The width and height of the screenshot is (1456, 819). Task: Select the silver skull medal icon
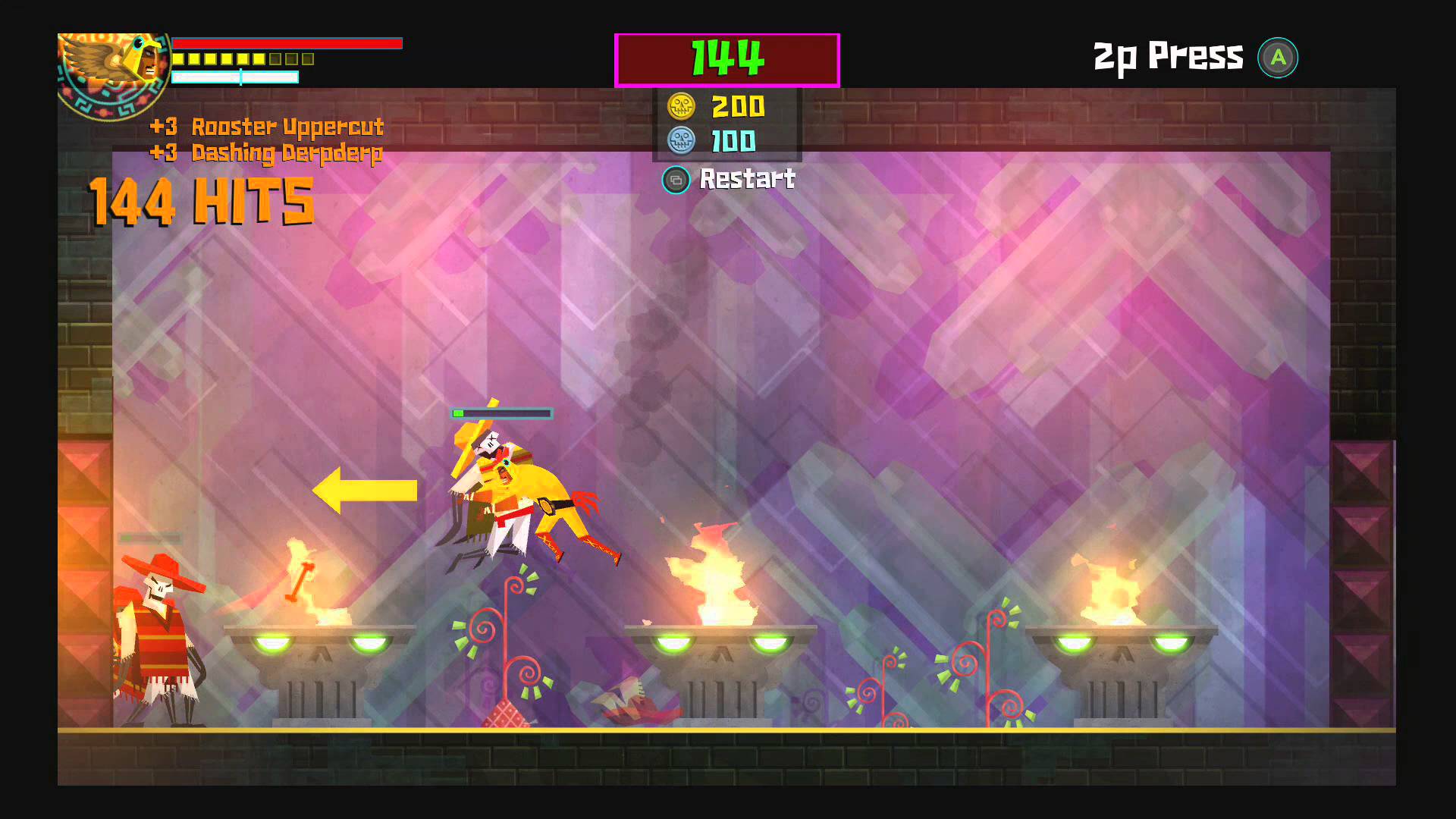point(681,141)
